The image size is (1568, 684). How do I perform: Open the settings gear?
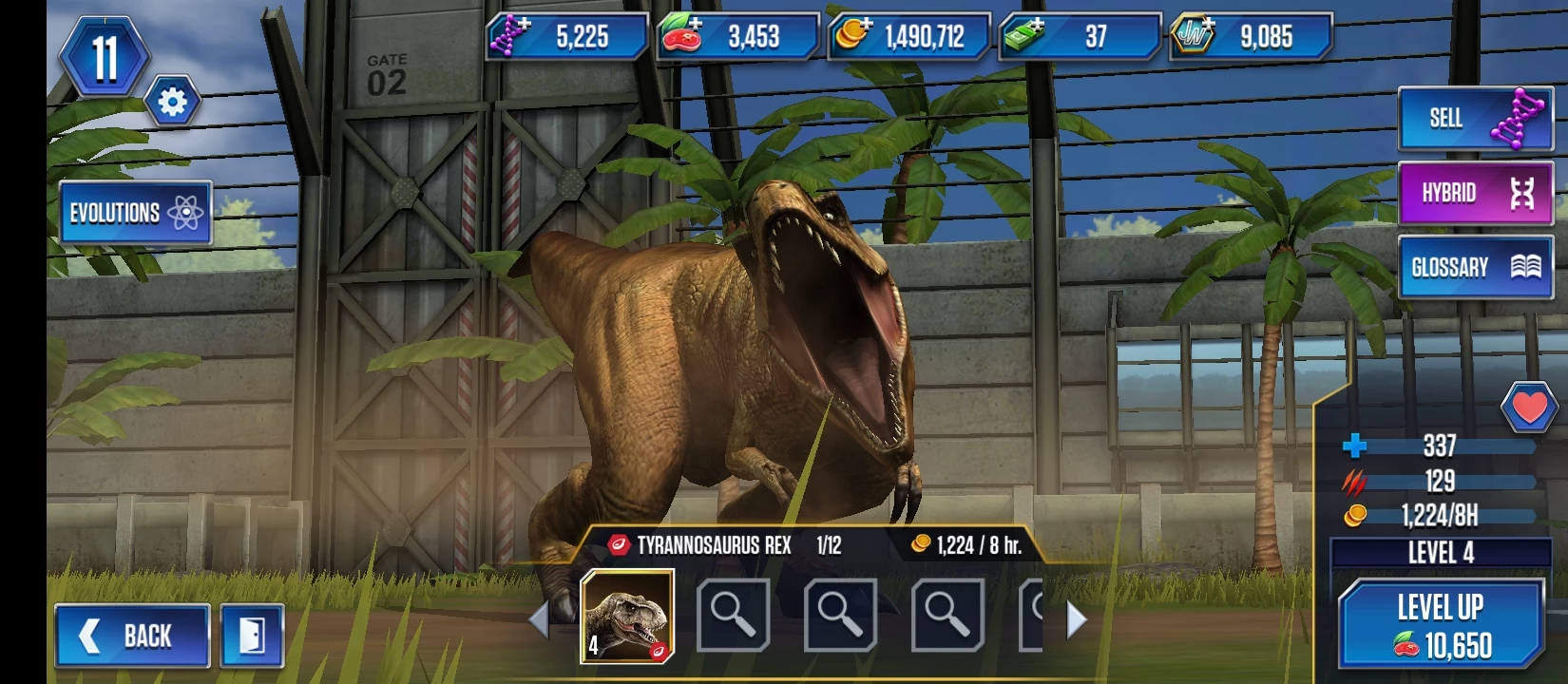coord(172,102)
